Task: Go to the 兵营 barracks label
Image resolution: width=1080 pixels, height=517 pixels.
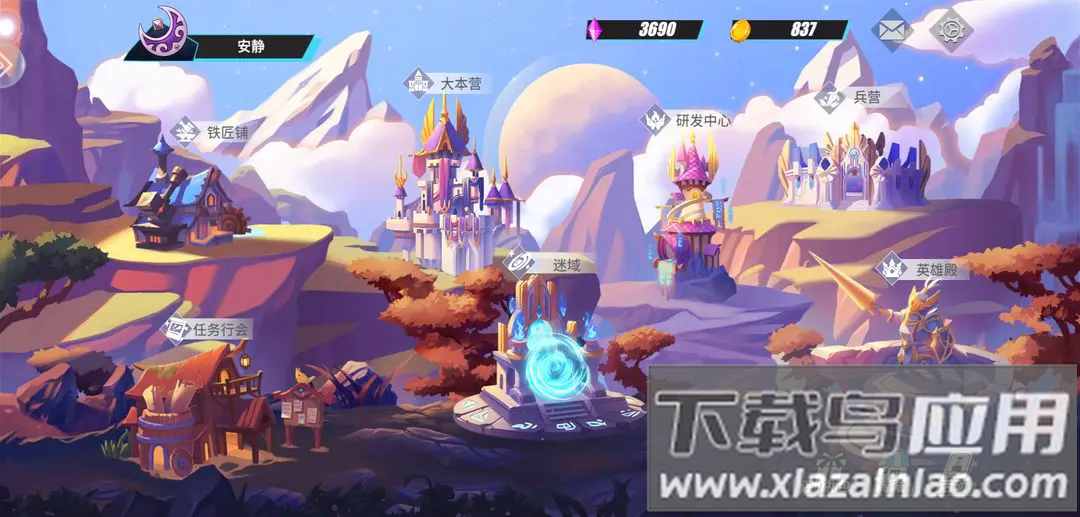Action: pyautogui.click(x=850, y=98)
